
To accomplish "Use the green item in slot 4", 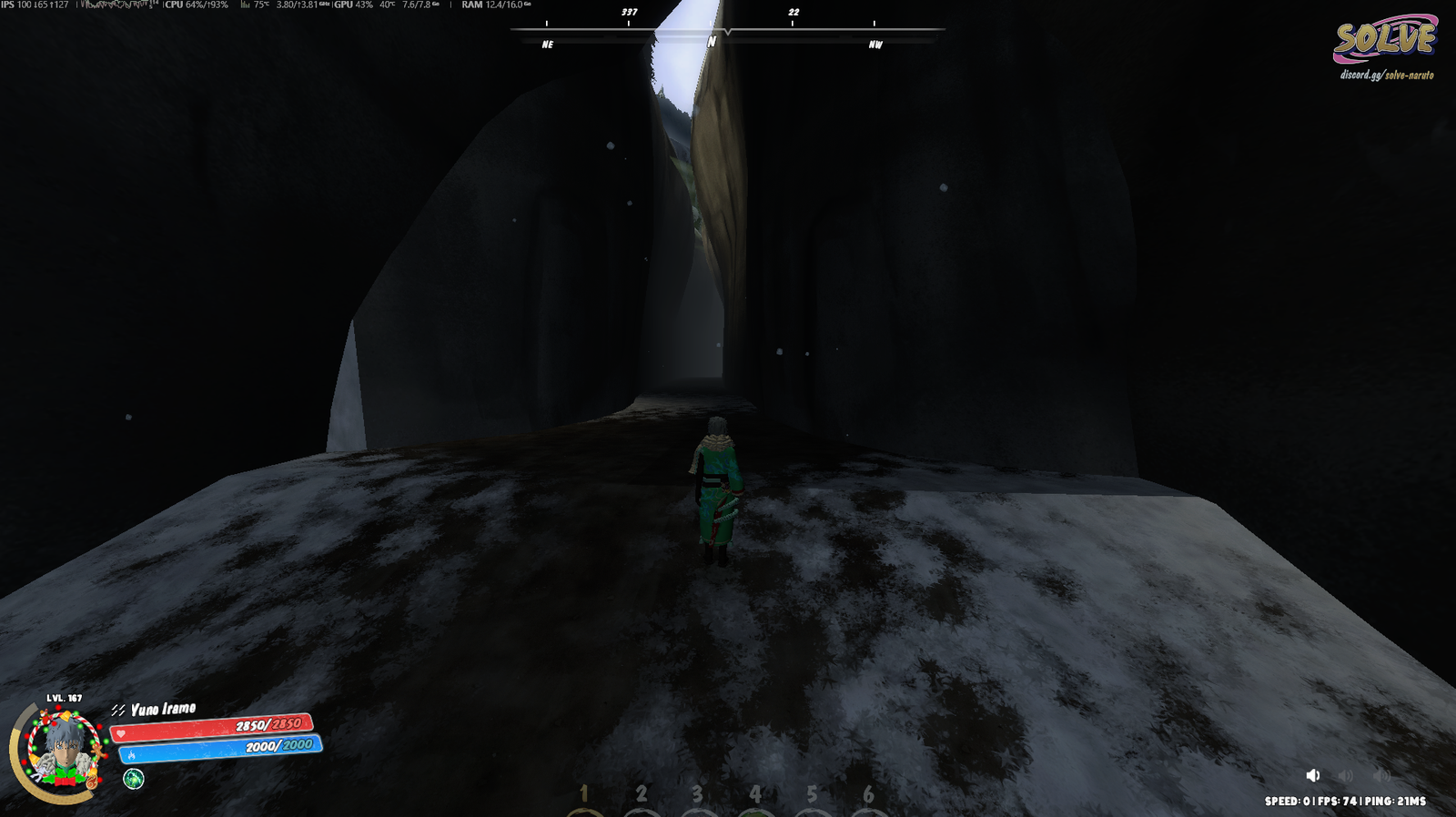I will (x=755, y=806).
